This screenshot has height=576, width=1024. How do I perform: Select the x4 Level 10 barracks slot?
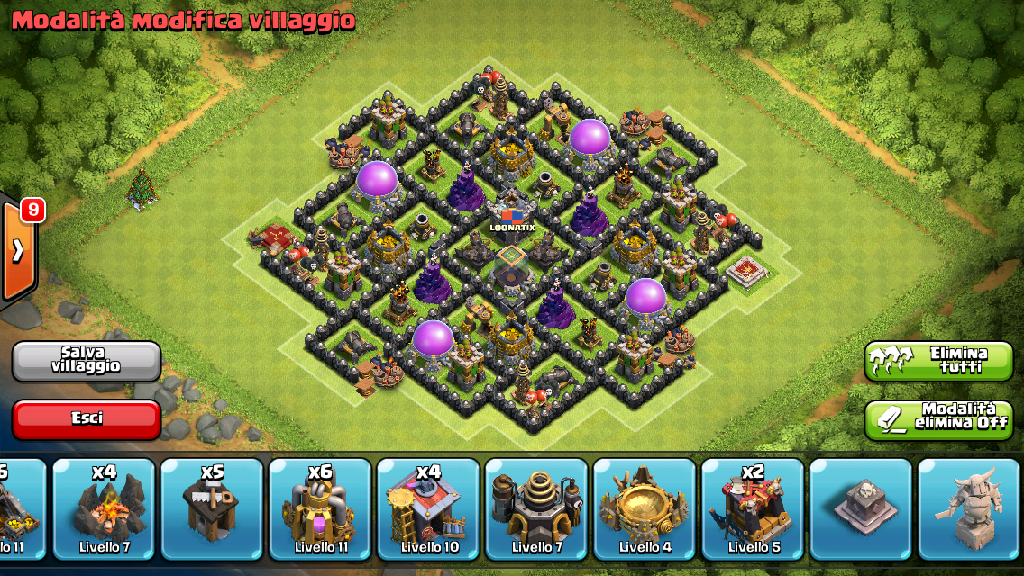click(428, 509)
